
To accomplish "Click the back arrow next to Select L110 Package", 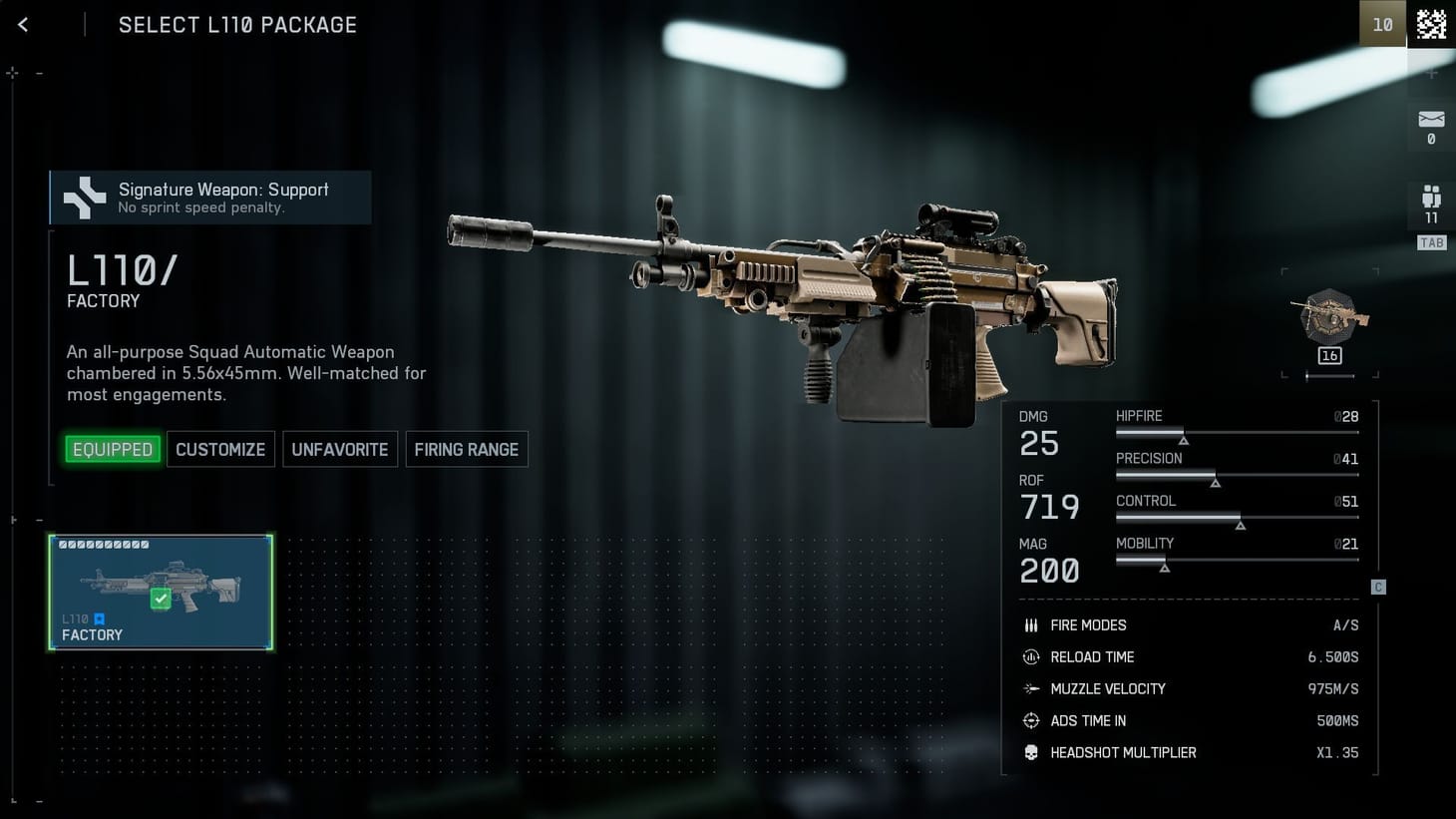I will [x=22, y=24].
